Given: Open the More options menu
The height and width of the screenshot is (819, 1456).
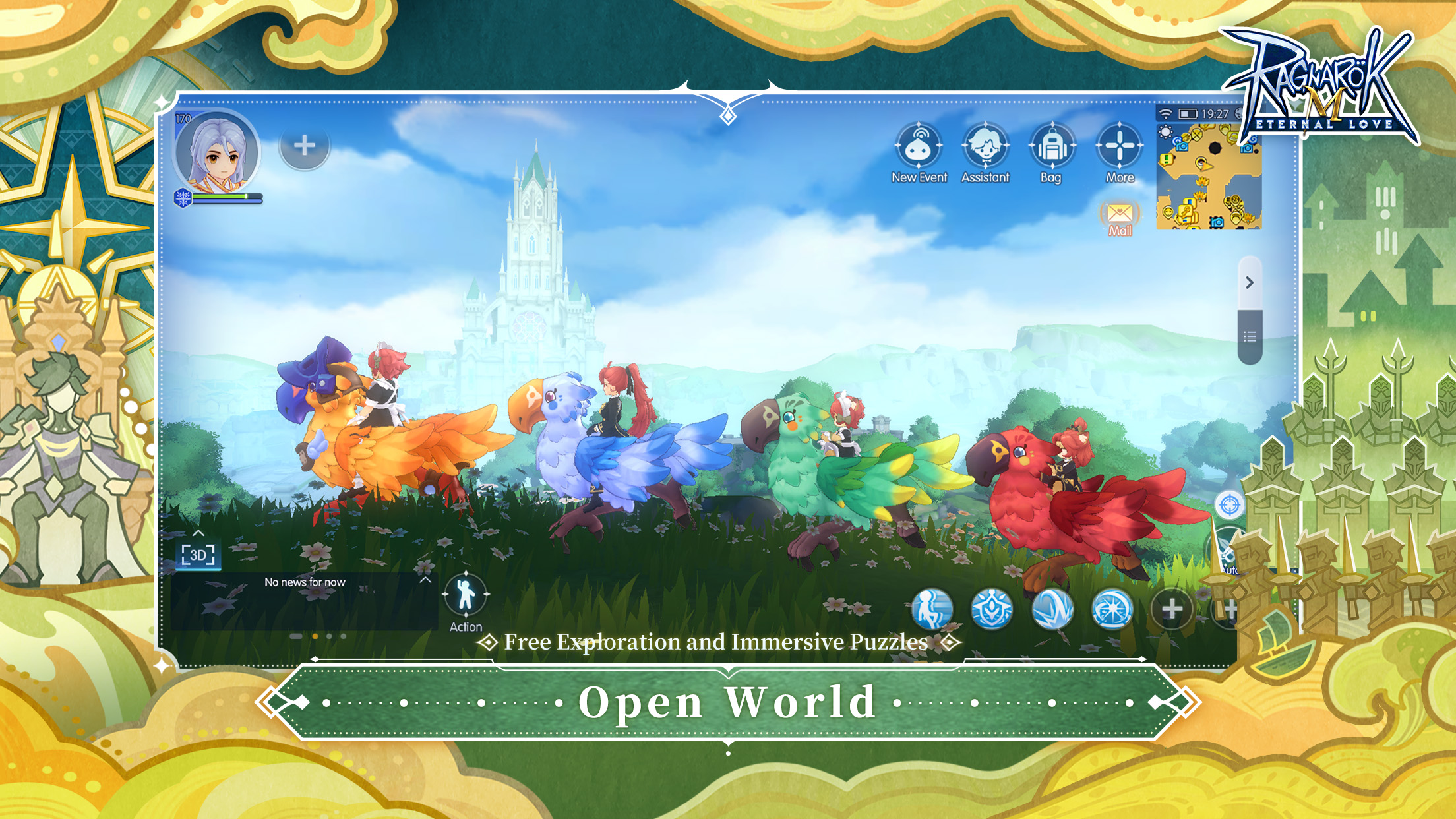Looking at the screenshot, I should click(x=1119, y=146).
